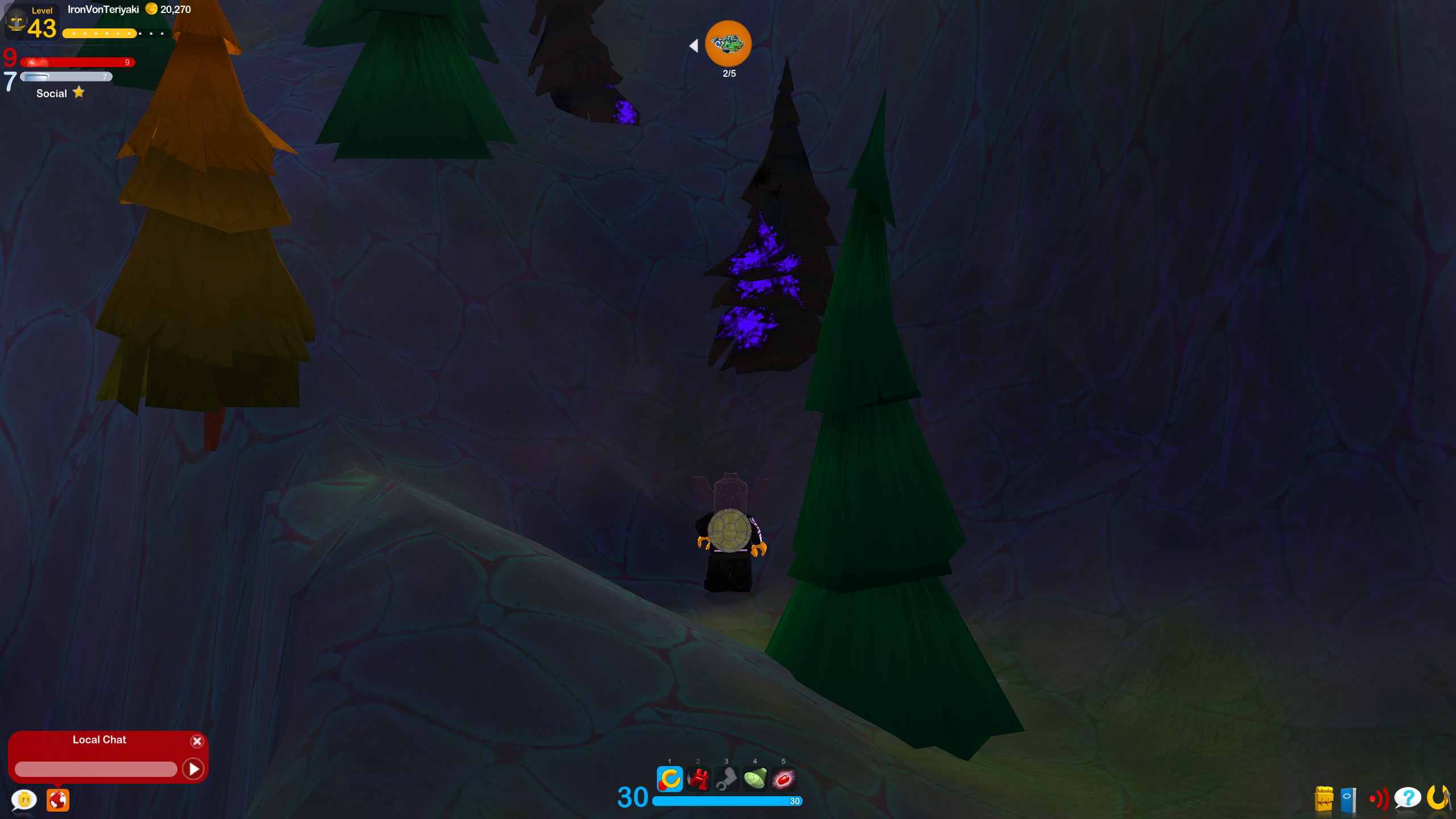Select the grayed hook item in slot 3
Screen dimensions: 1456x819
click(727, 780)
